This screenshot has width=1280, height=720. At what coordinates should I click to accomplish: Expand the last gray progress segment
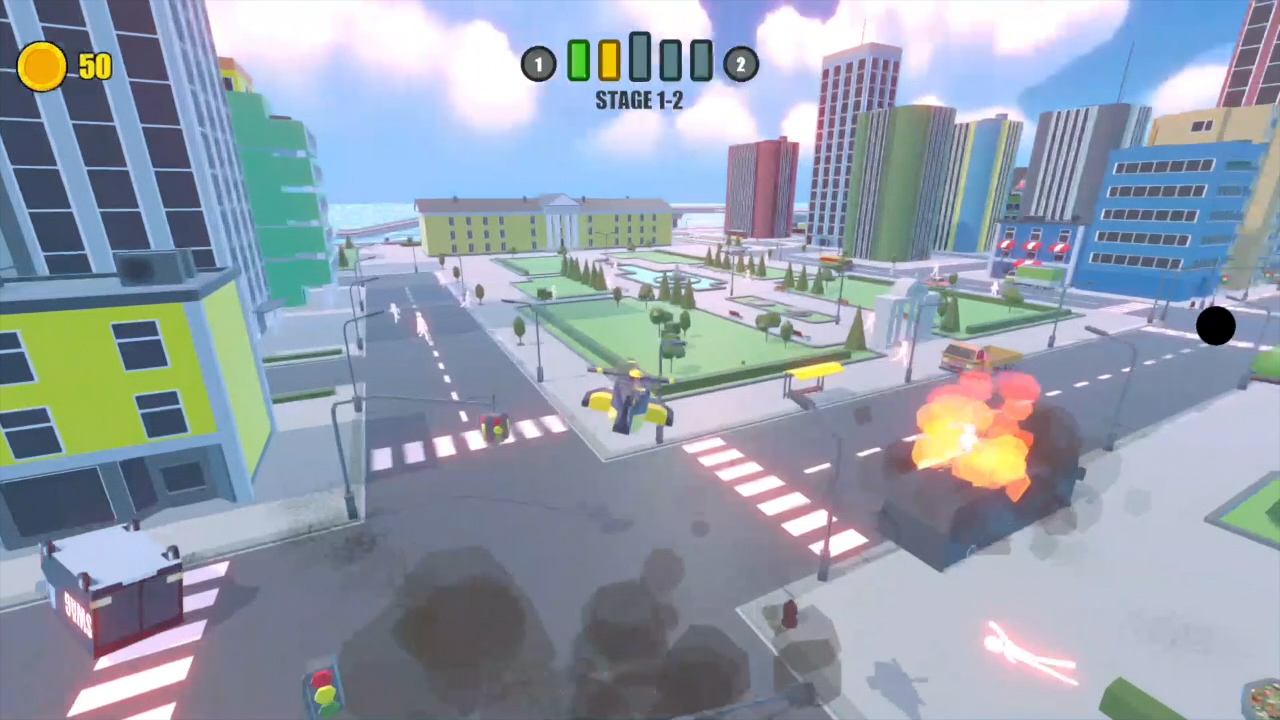[x=702, y=62]
